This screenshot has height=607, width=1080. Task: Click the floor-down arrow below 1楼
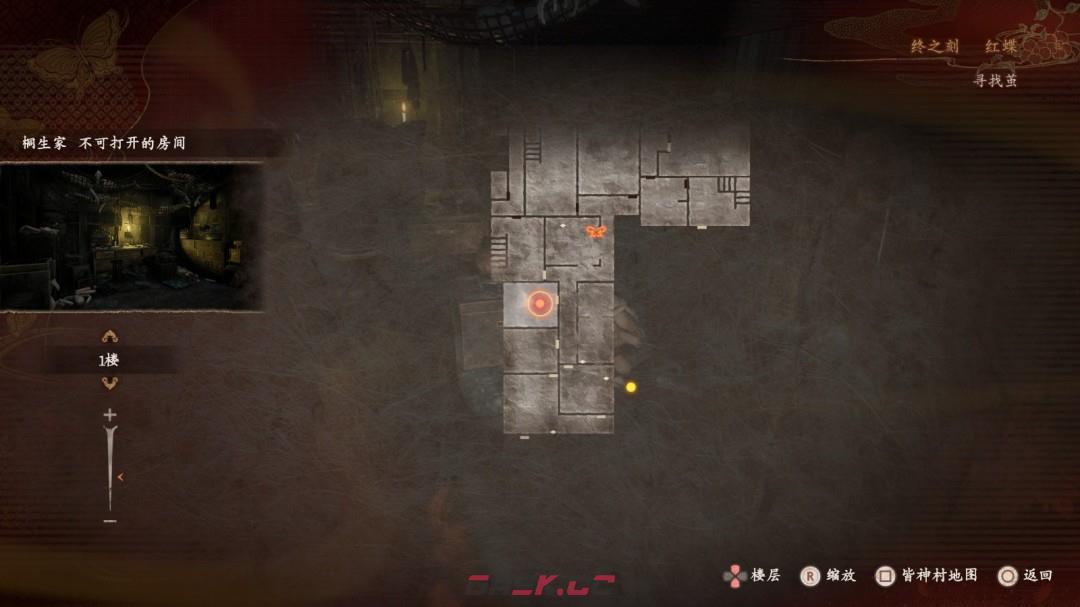click(110, 383)
